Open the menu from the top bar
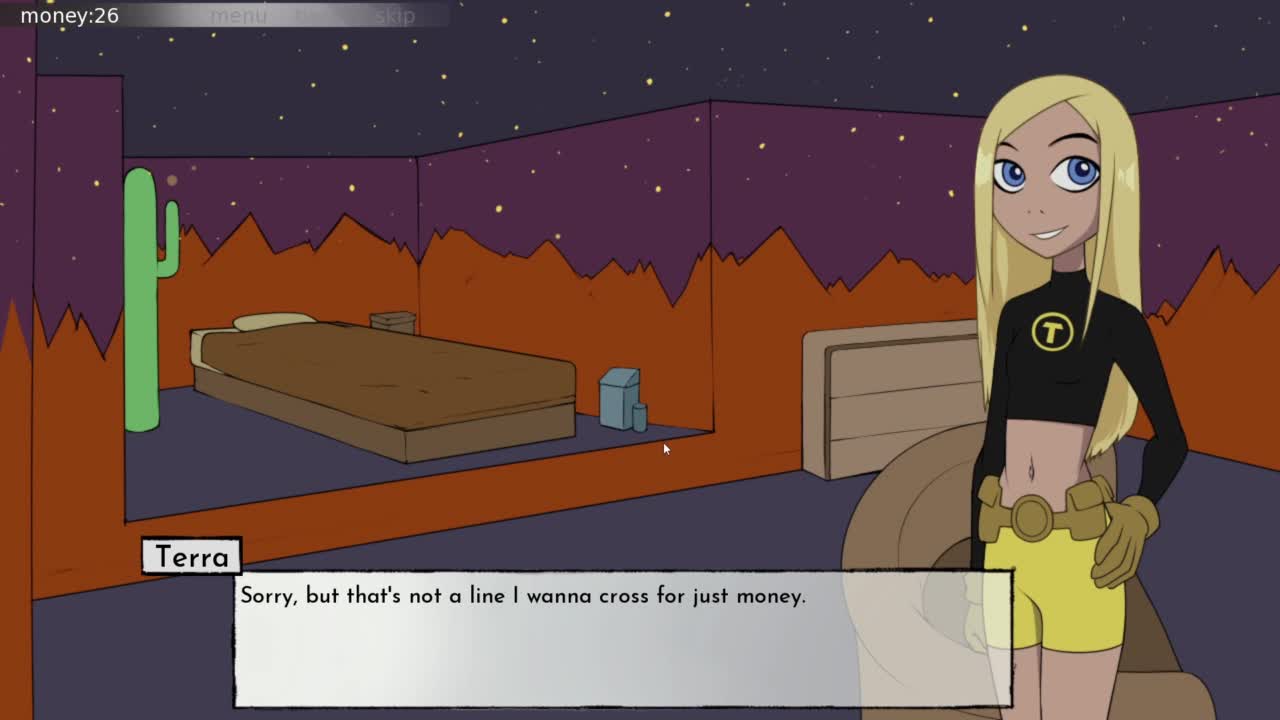 click(x=238, y=16)
